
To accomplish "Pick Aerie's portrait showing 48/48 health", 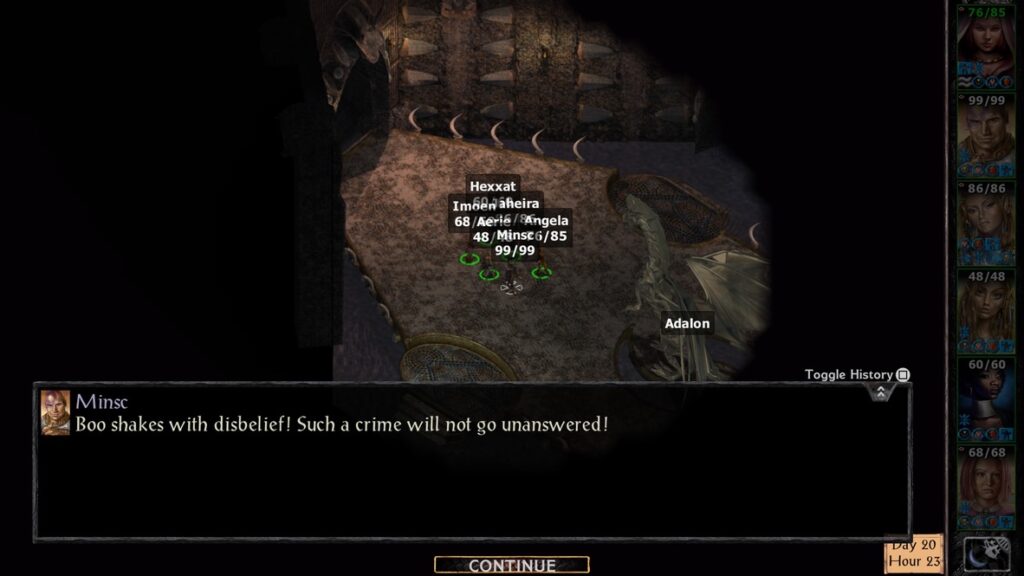I will (986, 310).
